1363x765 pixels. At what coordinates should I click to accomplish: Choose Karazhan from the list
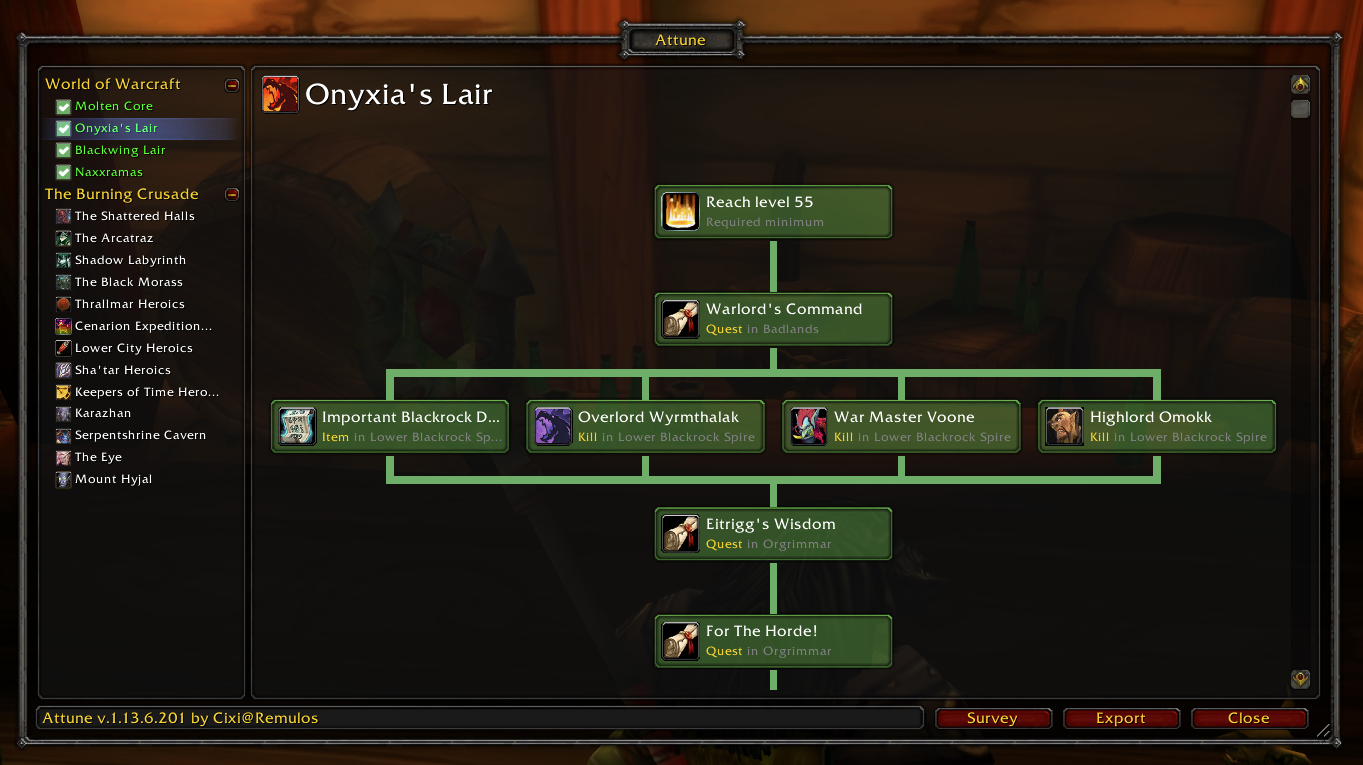[x=102, y=413]
